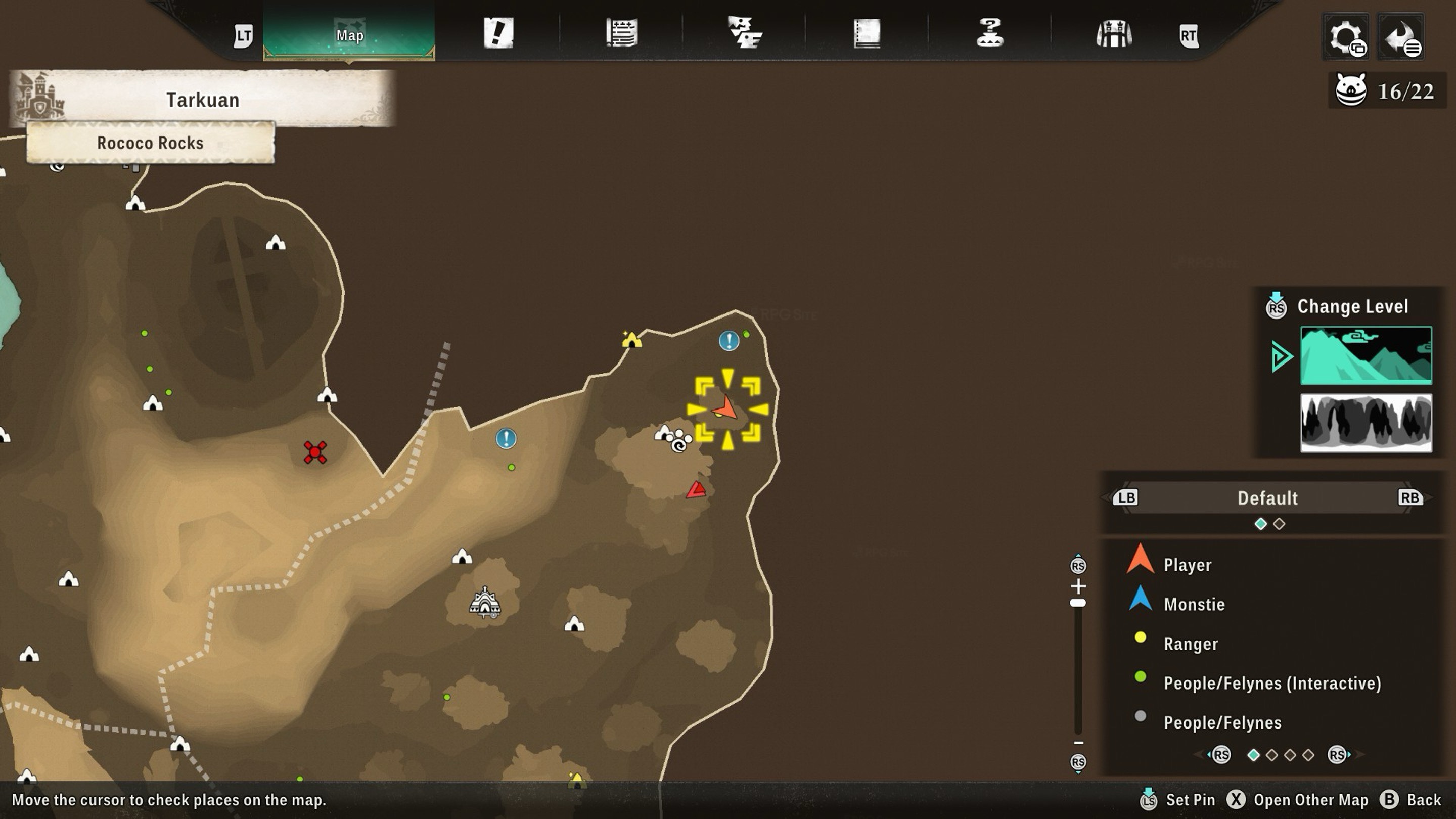Click the red triangle map marker
The height and width of the screenshot is (819, 1456).
(696, 489)
